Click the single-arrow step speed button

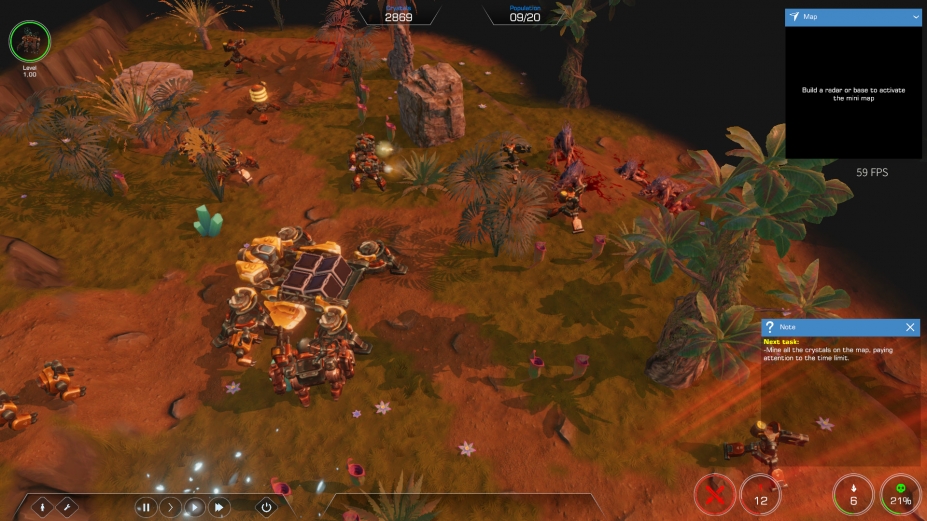click(x=170, y=507)
